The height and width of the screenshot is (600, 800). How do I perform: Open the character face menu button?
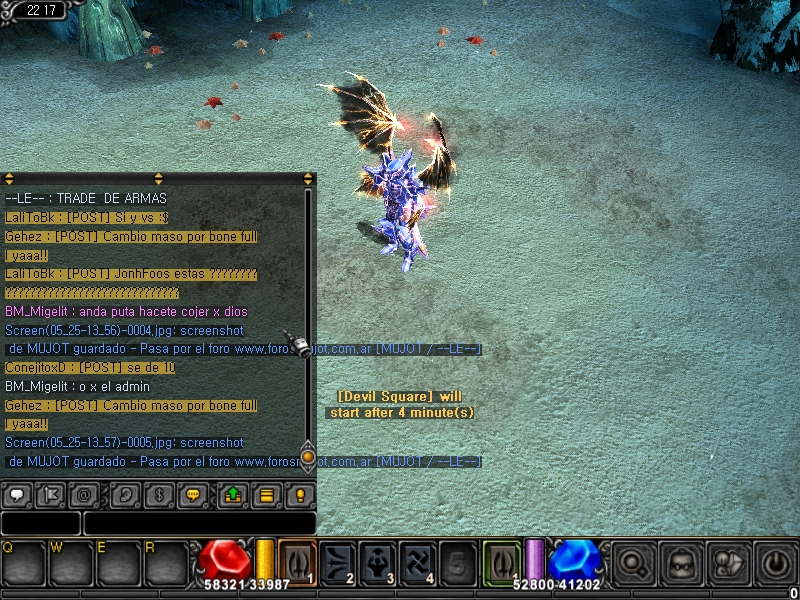(680, 563)
